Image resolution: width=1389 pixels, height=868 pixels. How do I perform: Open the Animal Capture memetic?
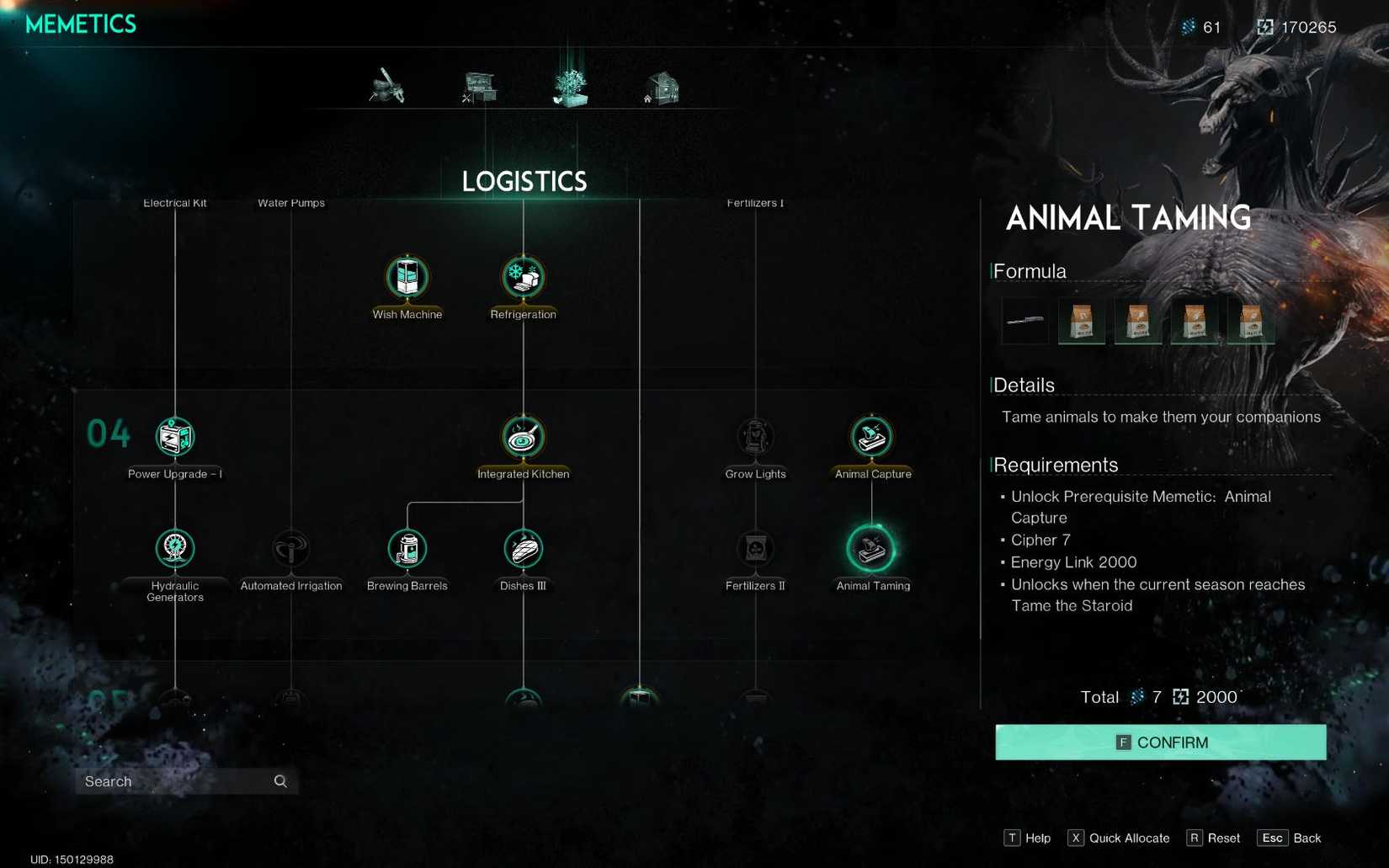(872, 436)
